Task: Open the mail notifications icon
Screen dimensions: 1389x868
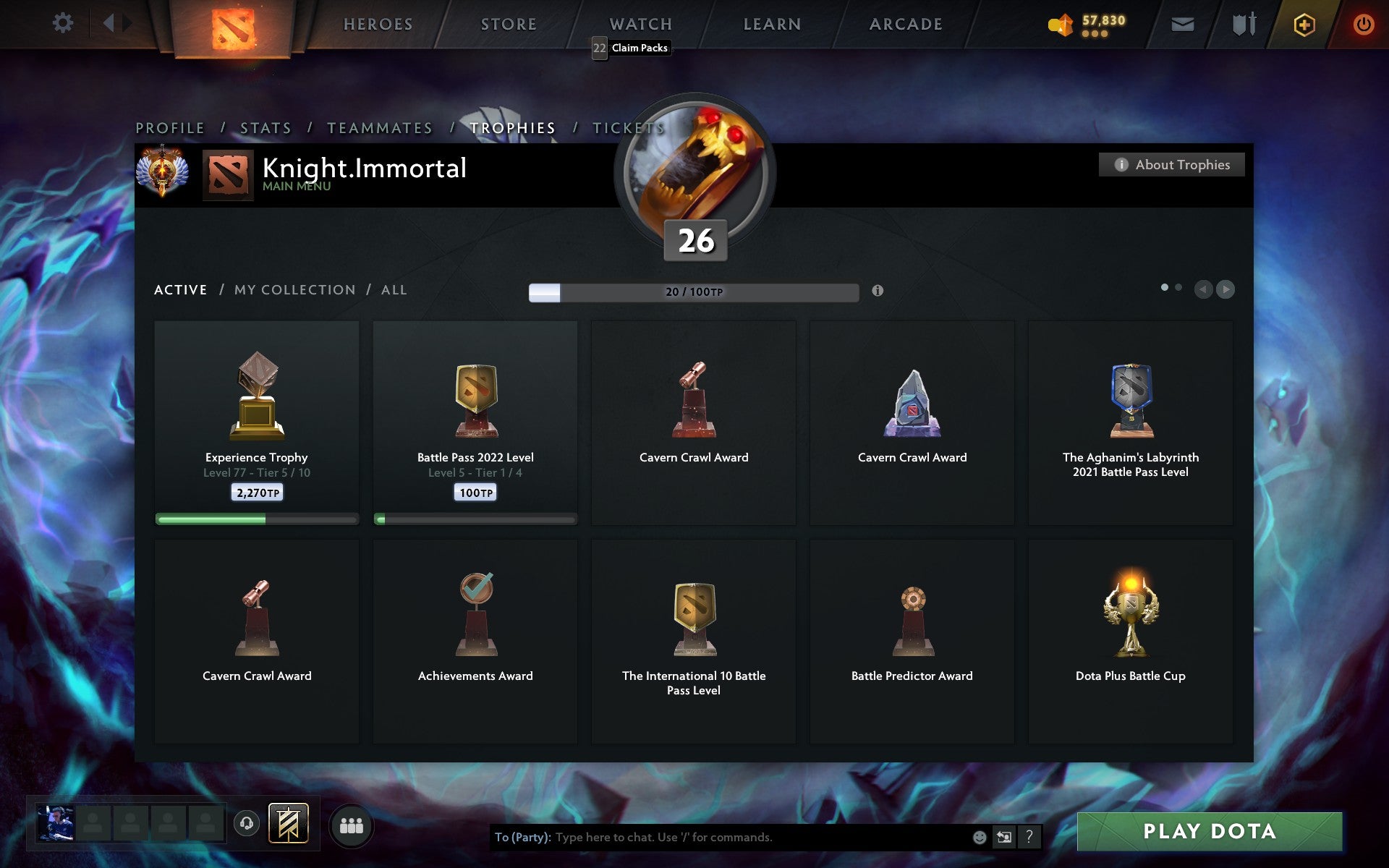Action: click(x=1182, y=23)
